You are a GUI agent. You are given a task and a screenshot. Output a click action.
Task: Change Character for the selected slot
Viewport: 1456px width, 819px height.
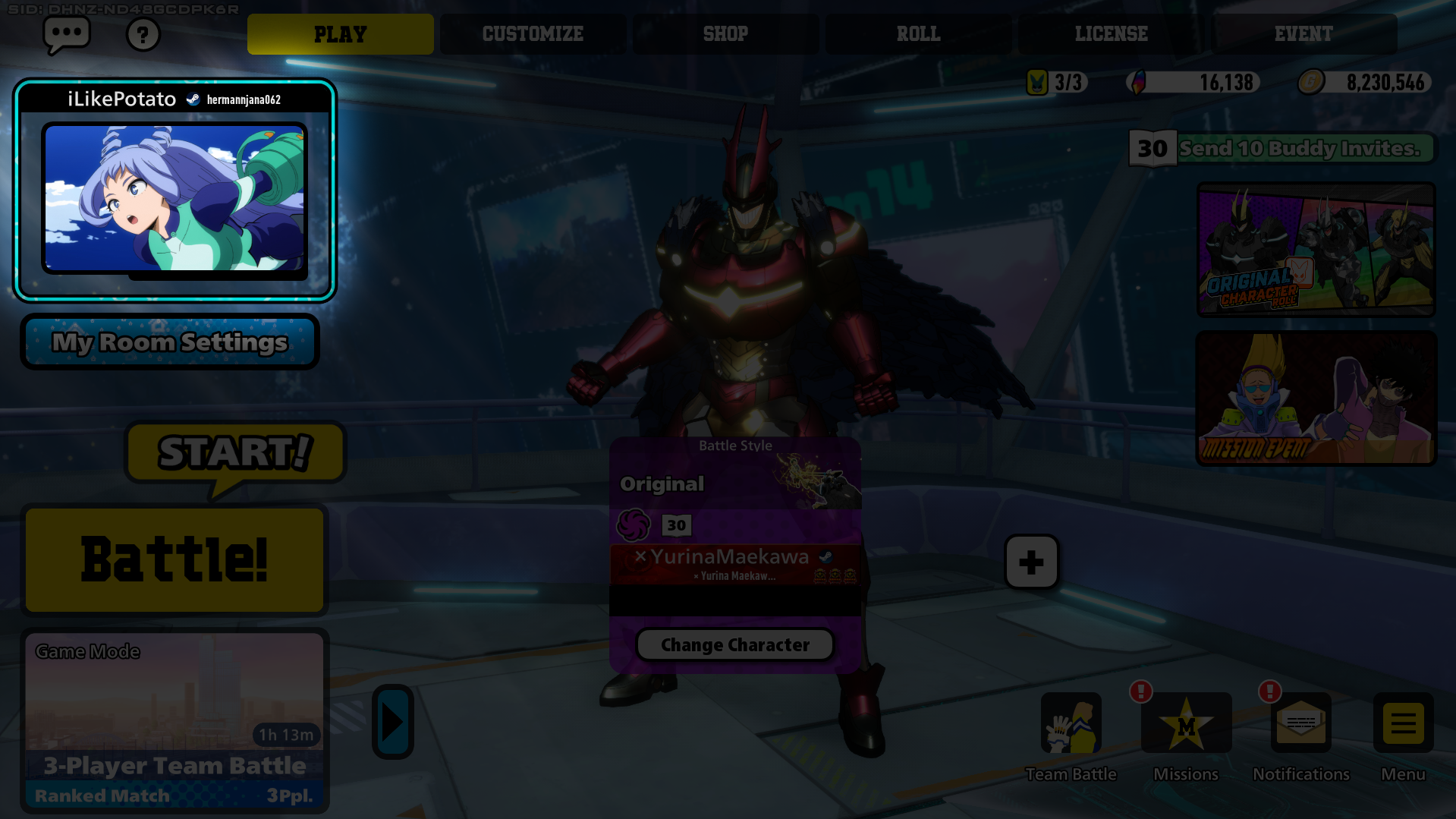pos(734,644)
